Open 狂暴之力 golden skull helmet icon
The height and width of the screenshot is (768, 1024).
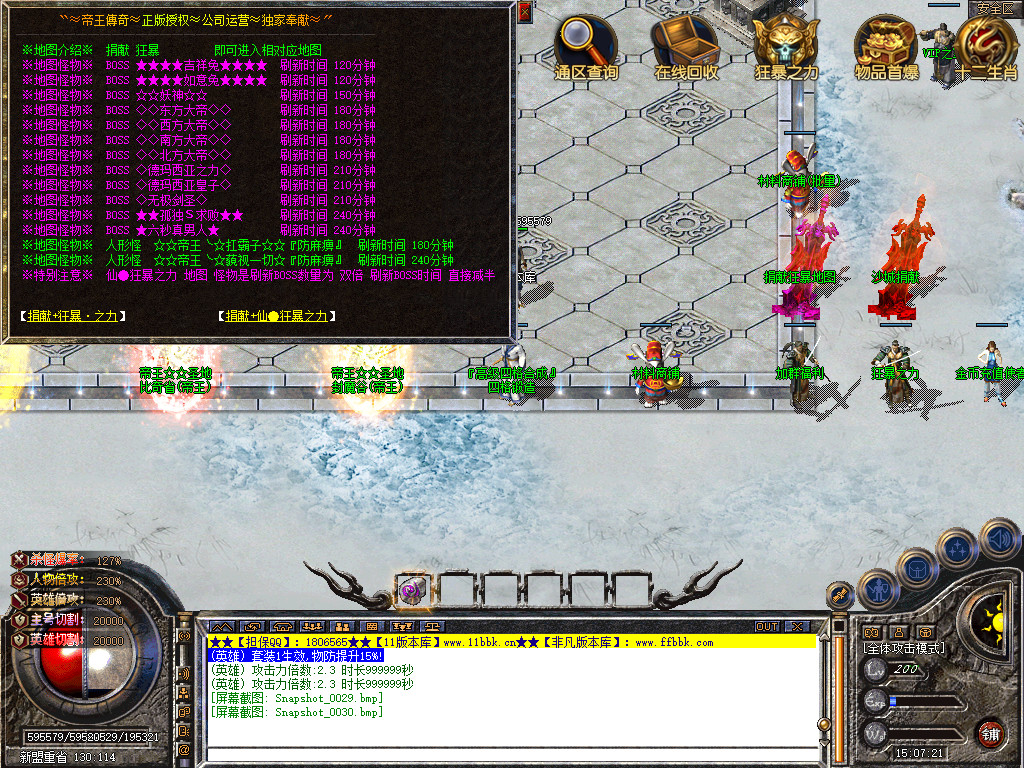pos(786,40)
